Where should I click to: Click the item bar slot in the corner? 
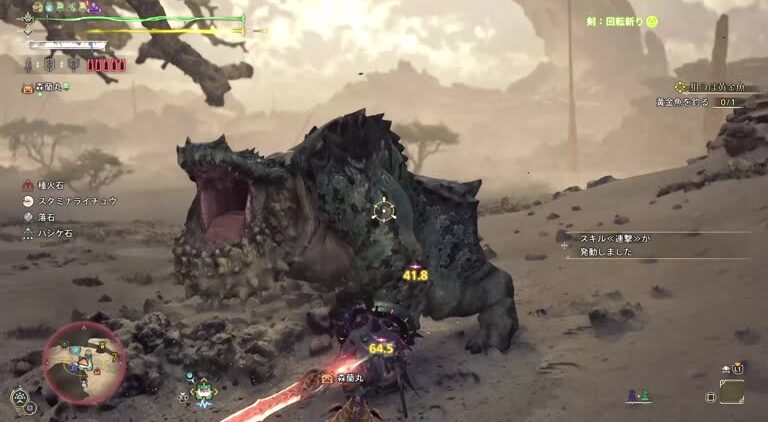pyautogui.click(x=731, y=393)
